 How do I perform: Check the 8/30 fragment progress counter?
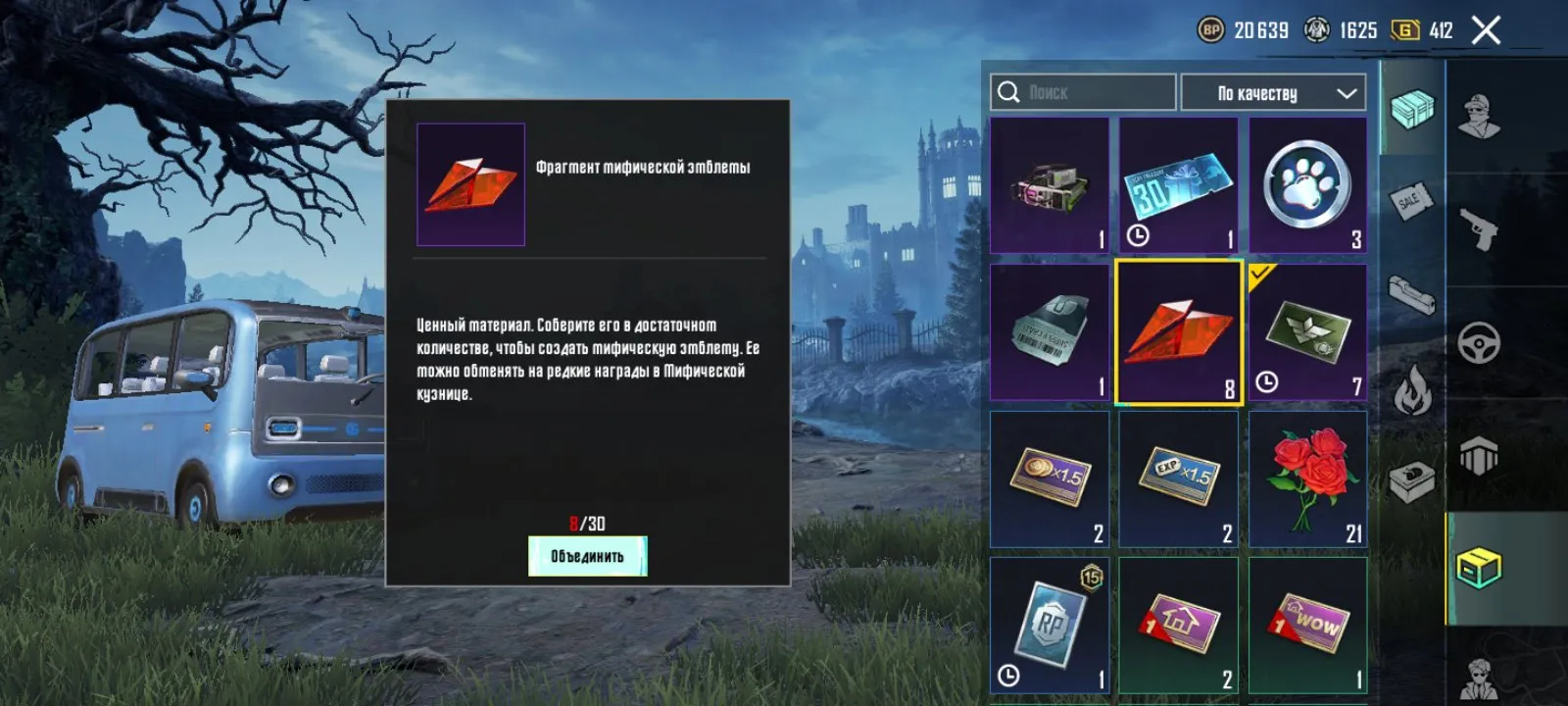click(588, 524)
